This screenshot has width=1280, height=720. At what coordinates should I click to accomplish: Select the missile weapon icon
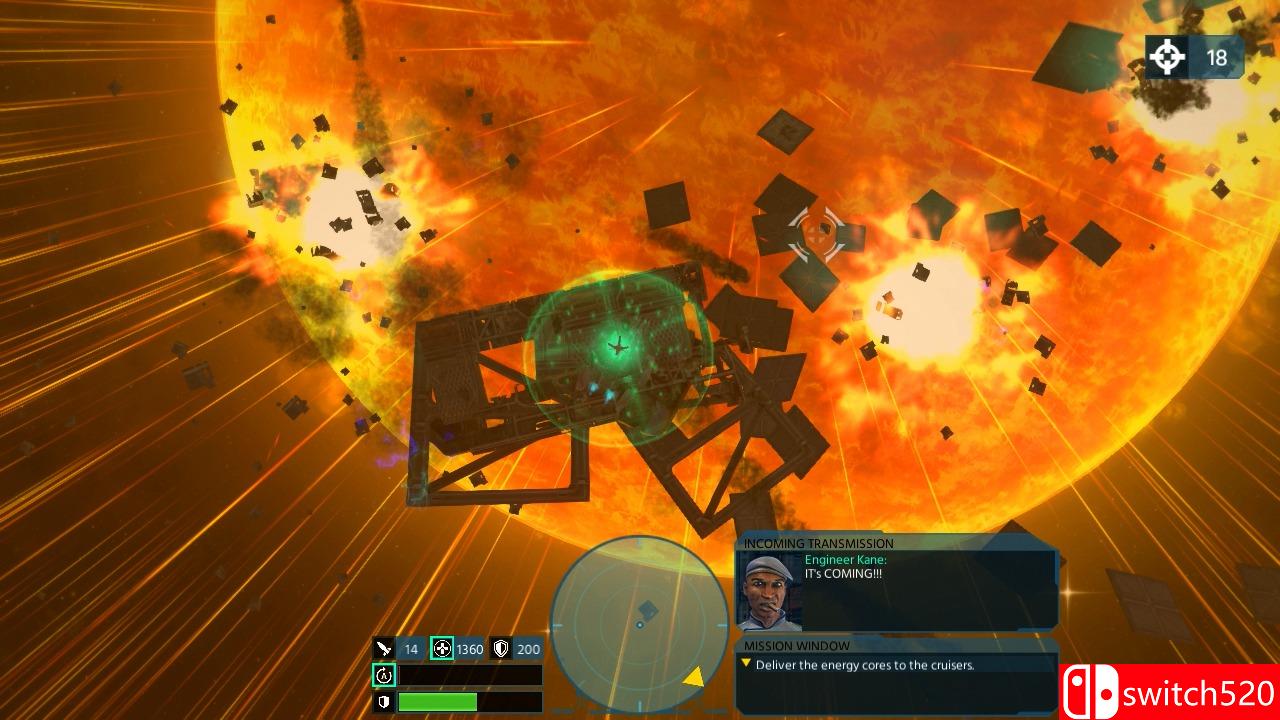click(385, 649)
